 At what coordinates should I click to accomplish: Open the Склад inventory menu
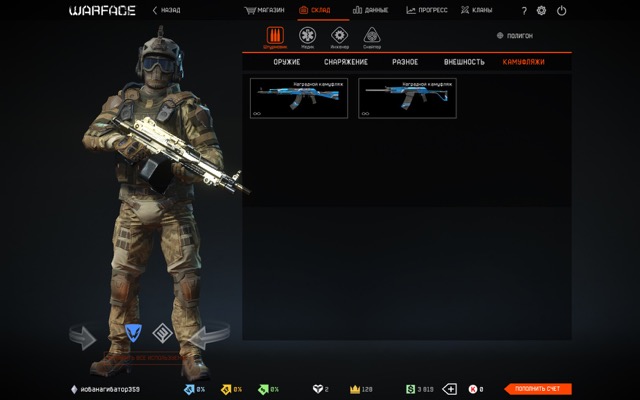315,10
